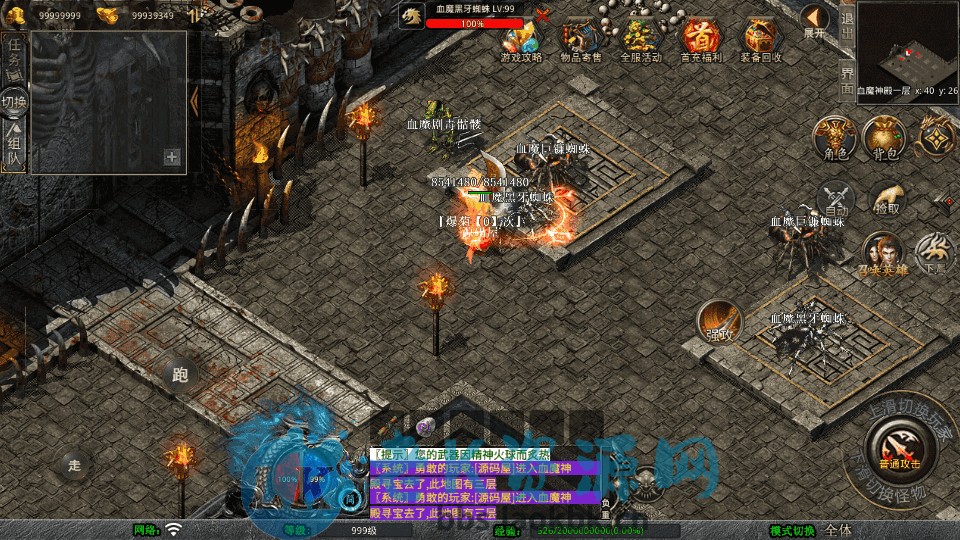Select the 任务 quest tab
The height and width of the screenshot is (540, 960).
14,56
